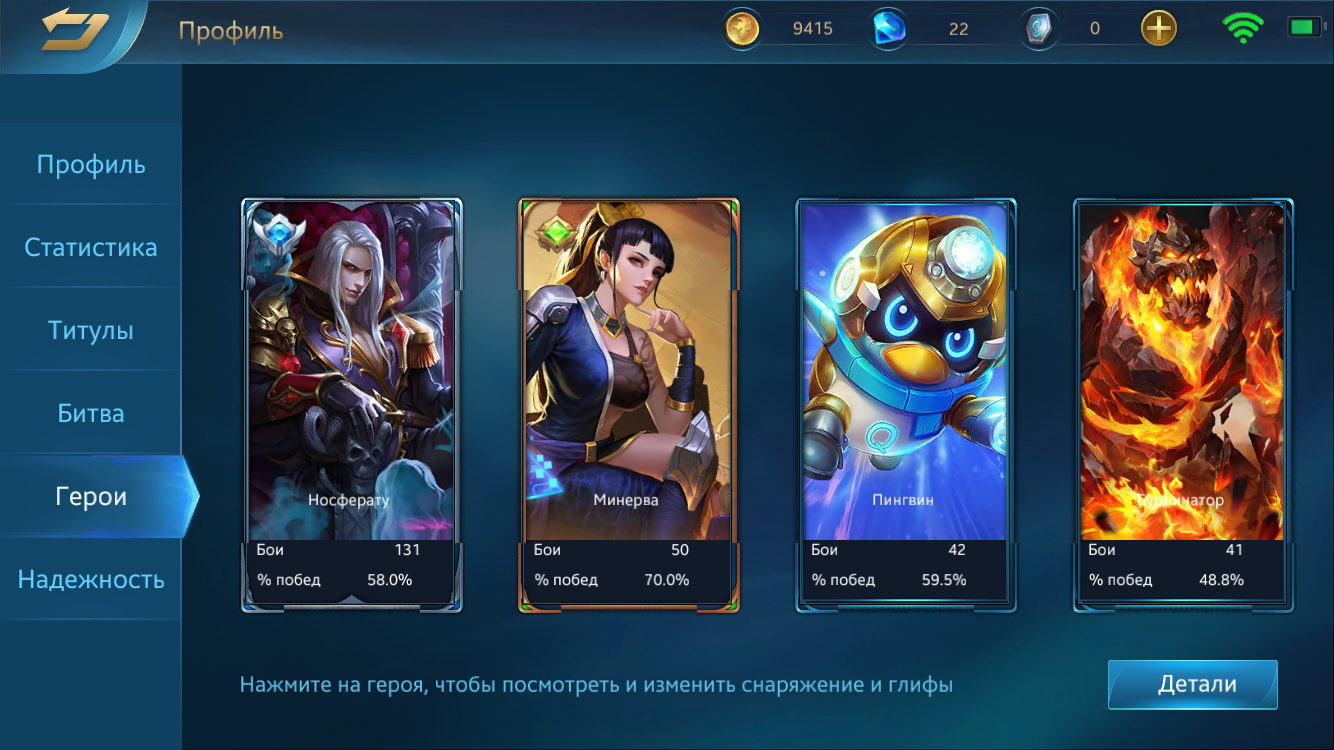Click the silver ticket currency icon
Image resolution: width=1334 pixels, height=750 pixels.
(x=1037, y=28)
